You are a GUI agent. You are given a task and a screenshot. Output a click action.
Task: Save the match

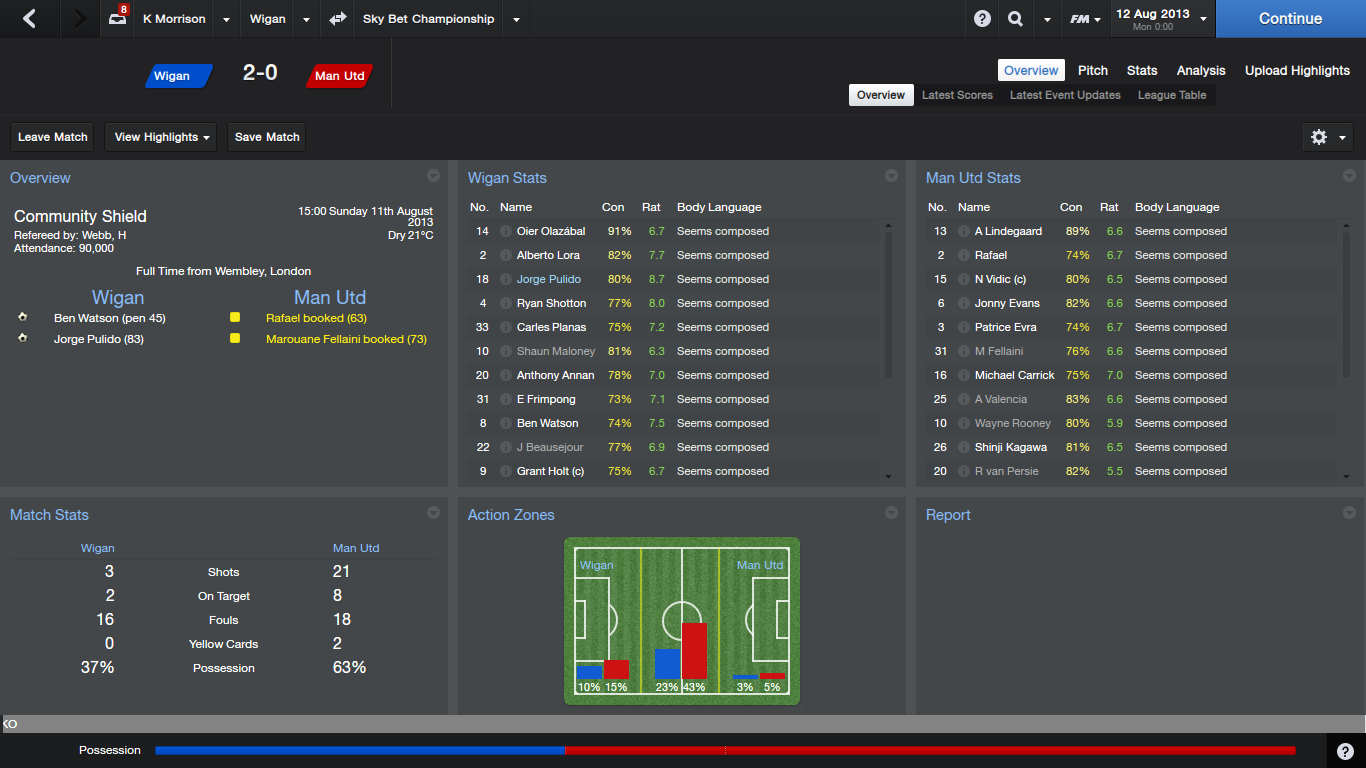pos(267,137)
